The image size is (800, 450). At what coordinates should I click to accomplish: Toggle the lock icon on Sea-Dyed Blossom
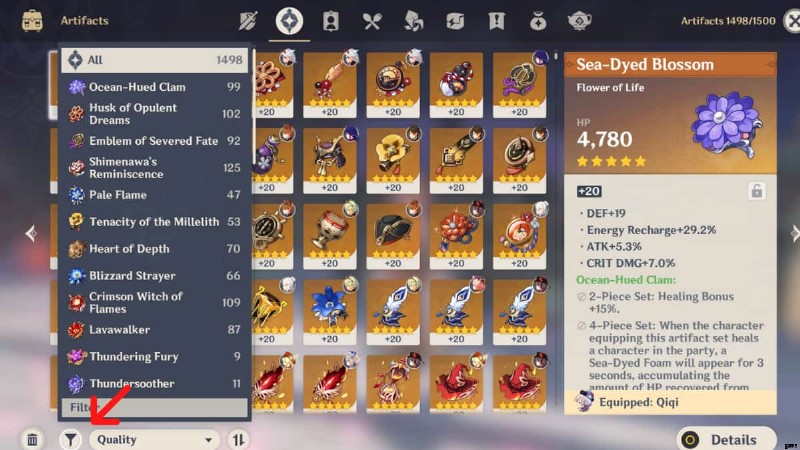click(757, 191)
